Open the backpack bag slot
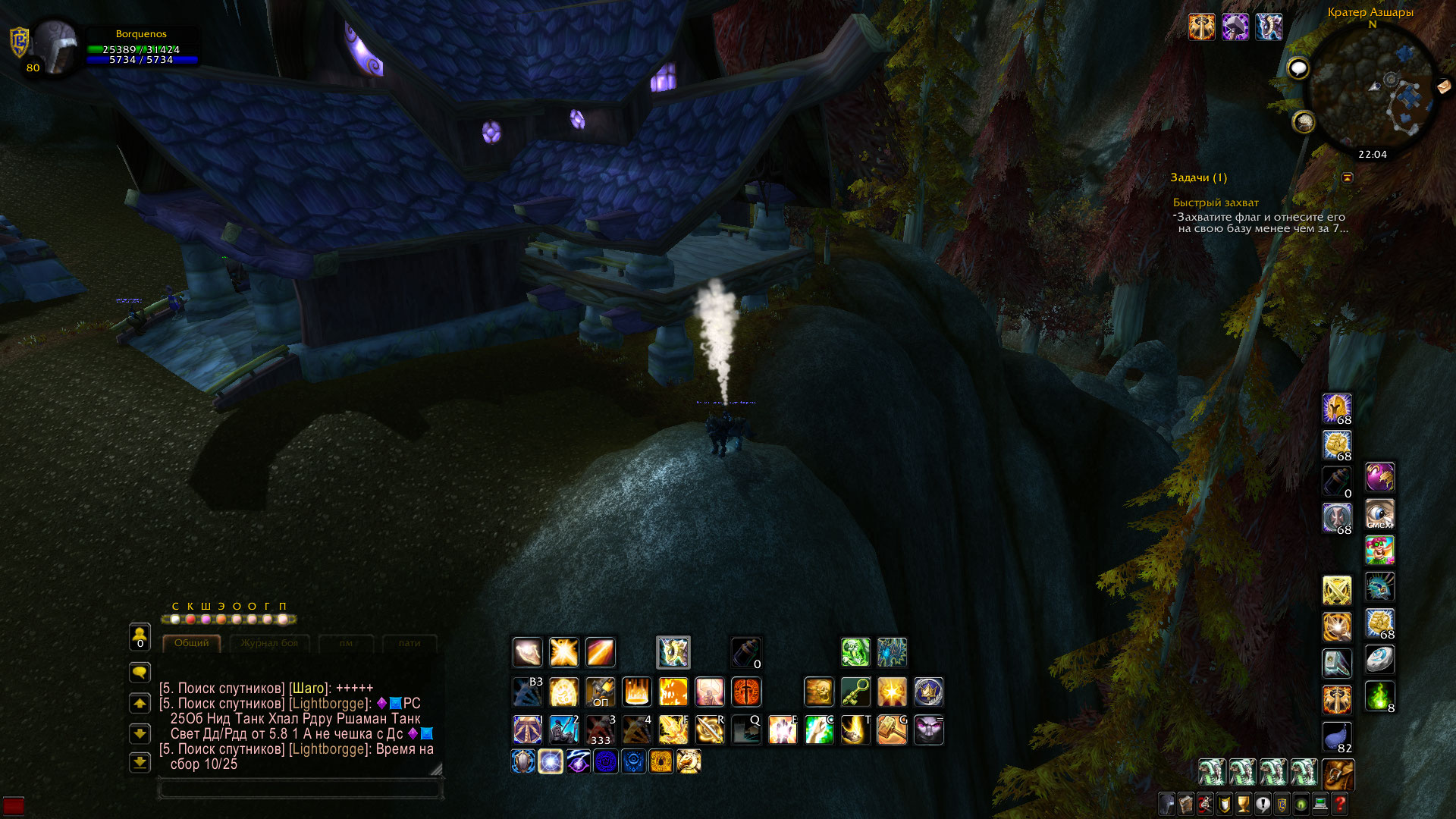Viewport: 1456px width, 819px height. tap(1338, 774)
